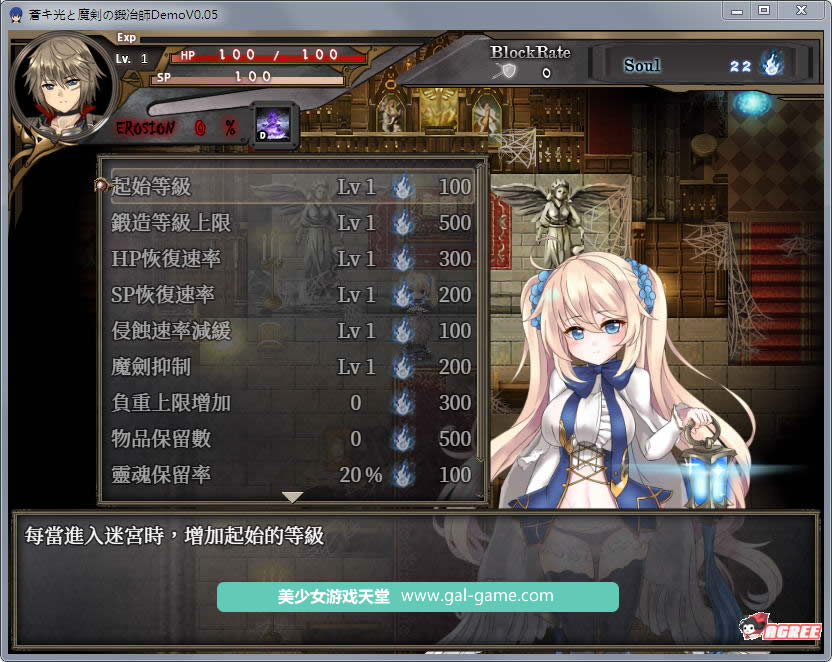The height and width of the screenshot is (662, 832).
Task: Select the 魔劍抑制 upgrade entry
Action: pos(291,367)
